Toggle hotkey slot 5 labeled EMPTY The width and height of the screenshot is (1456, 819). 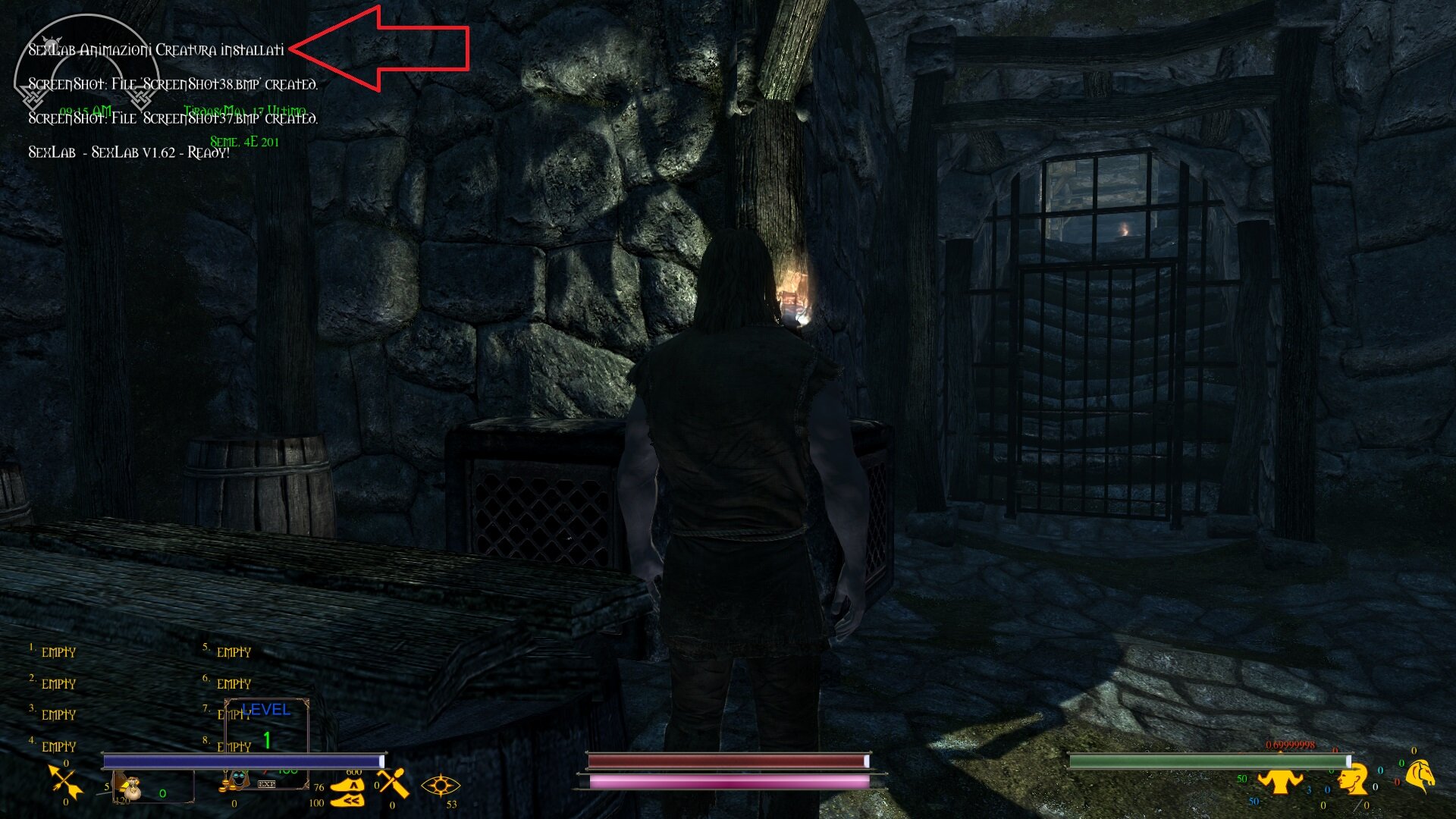(234, 652)
